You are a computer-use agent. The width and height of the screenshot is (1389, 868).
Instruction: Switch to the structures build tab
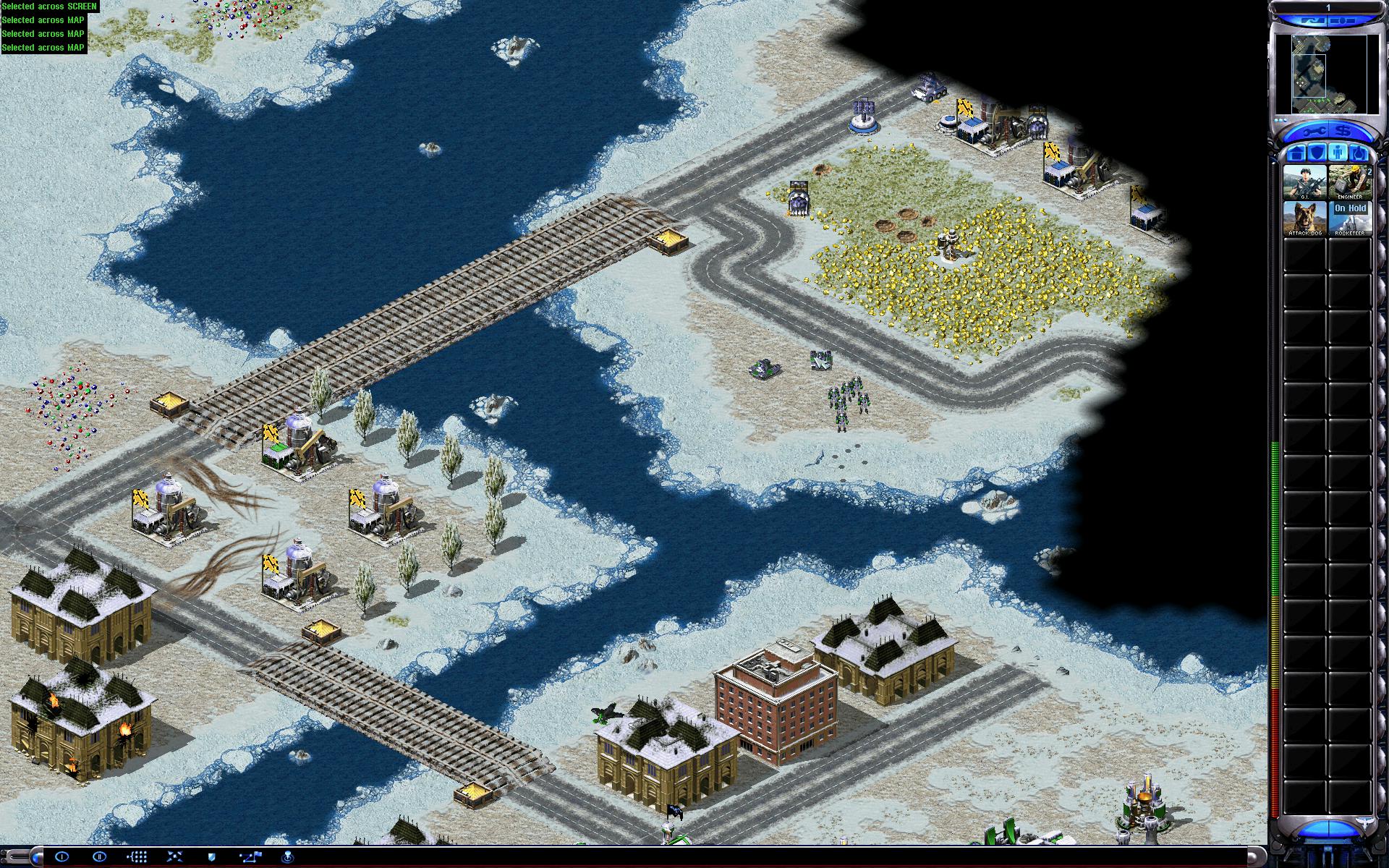1296,153
